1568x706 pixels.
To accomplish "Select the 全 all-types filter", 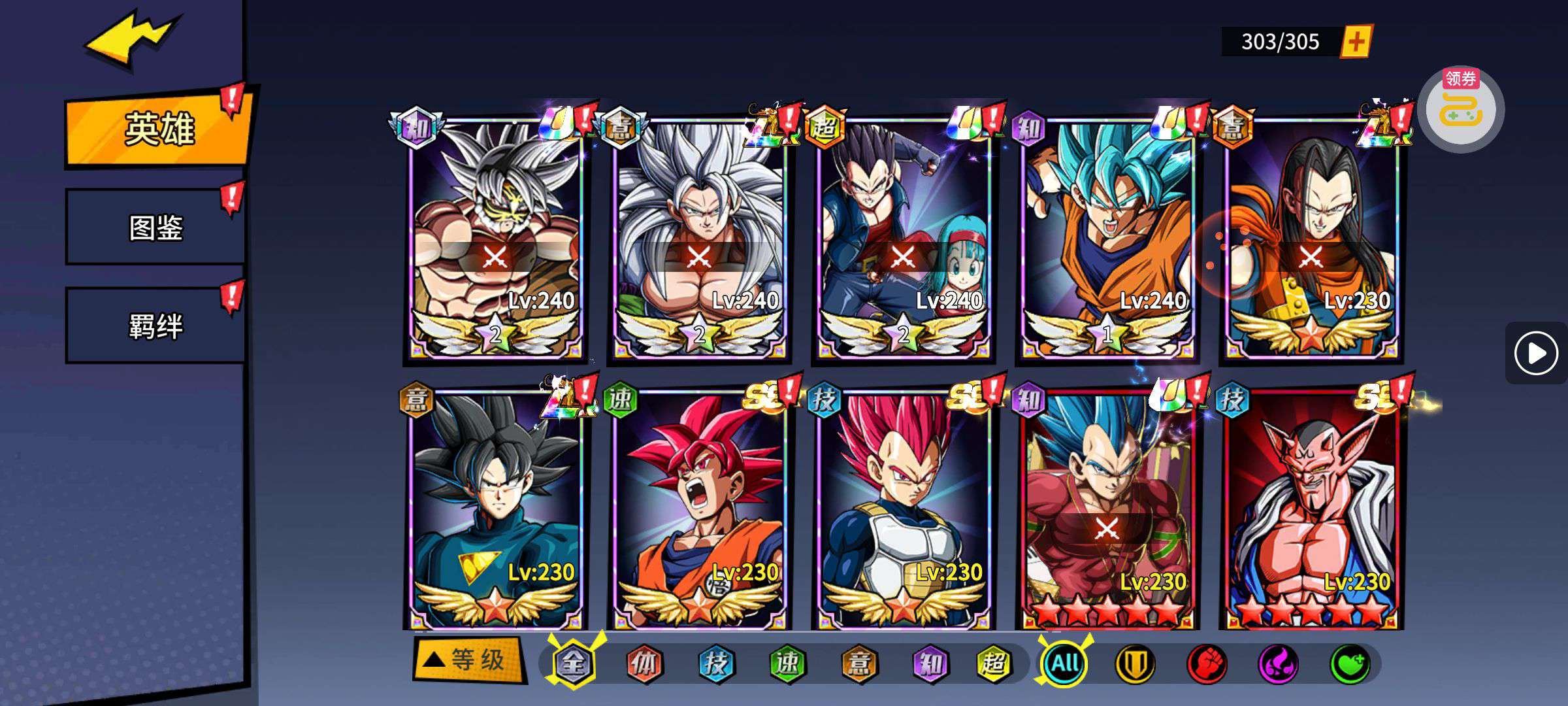I will [x=572, y=664].
